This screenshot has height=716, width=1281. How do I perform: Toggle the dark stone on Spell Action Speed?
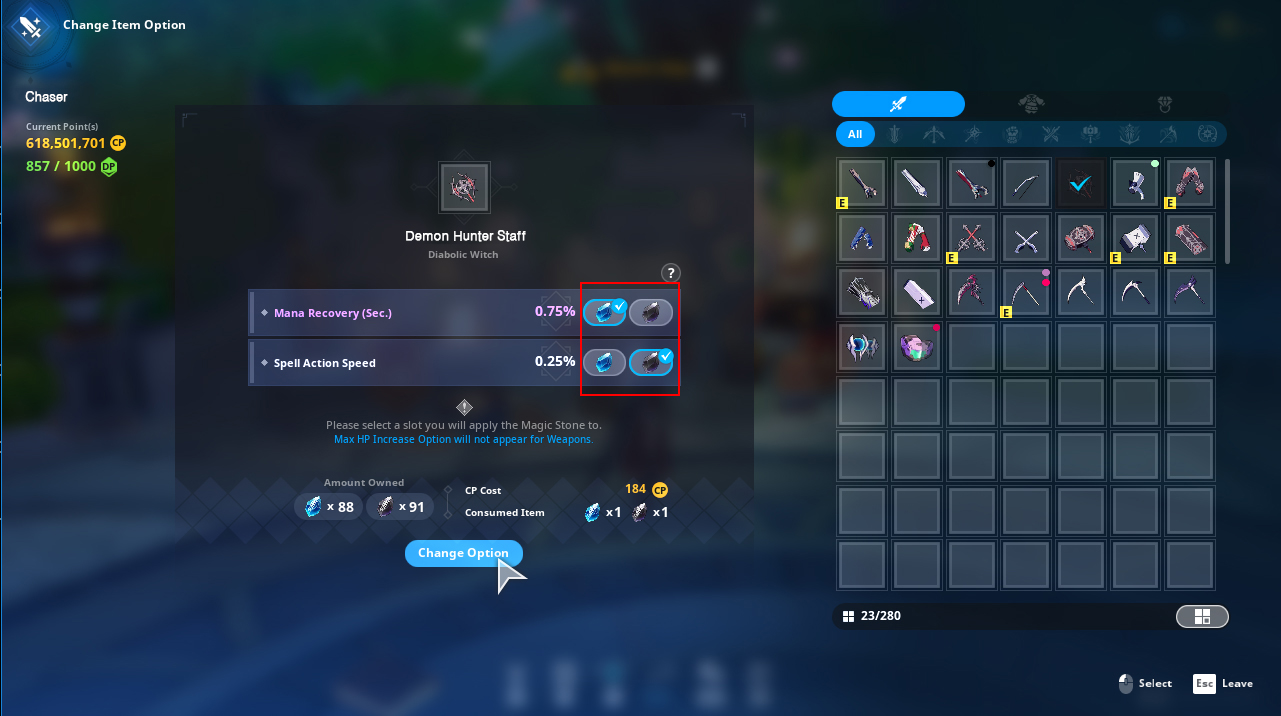(x=651, y=362)
